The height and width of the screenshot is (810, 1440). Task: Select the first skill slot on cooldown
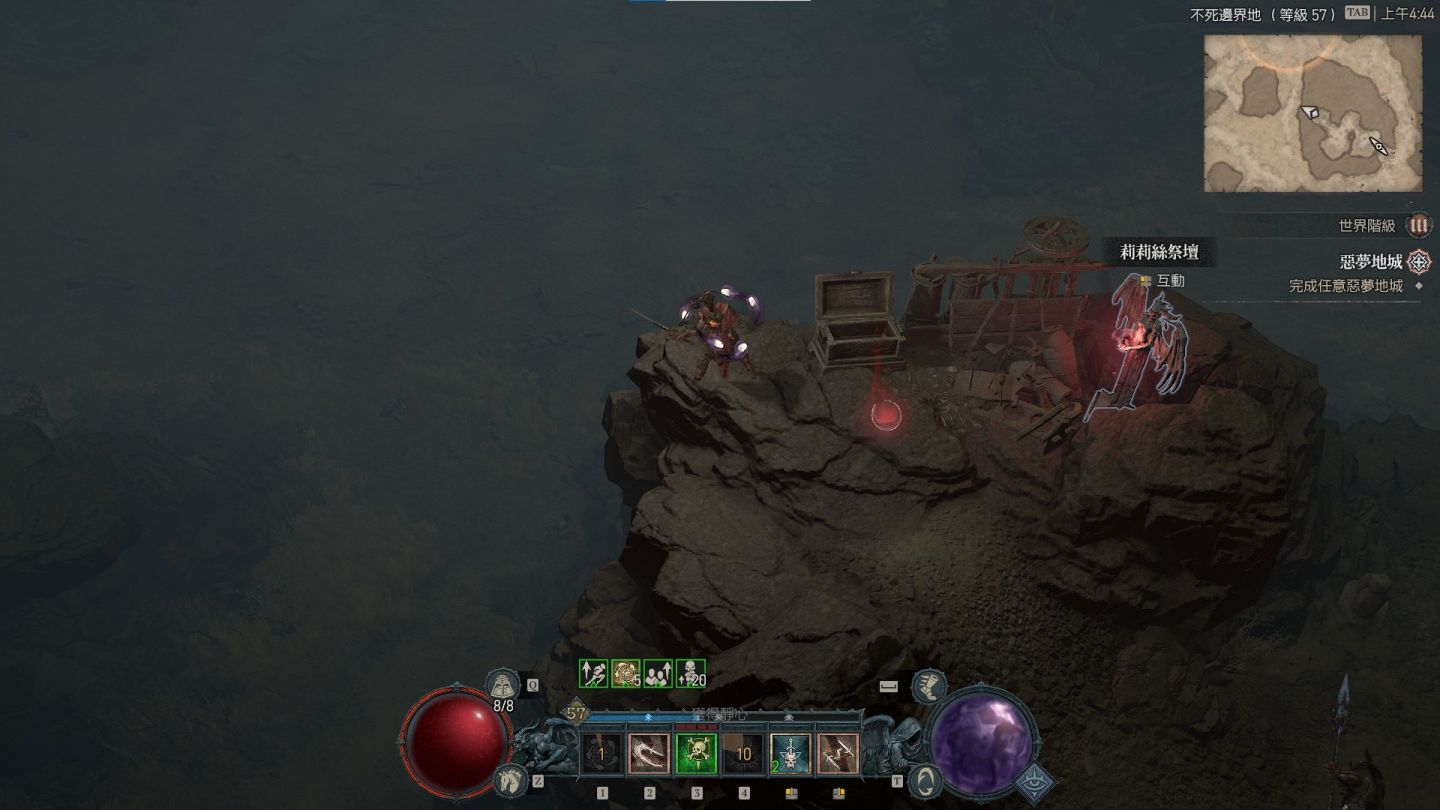pyautogui.click(x=602, y=754)
